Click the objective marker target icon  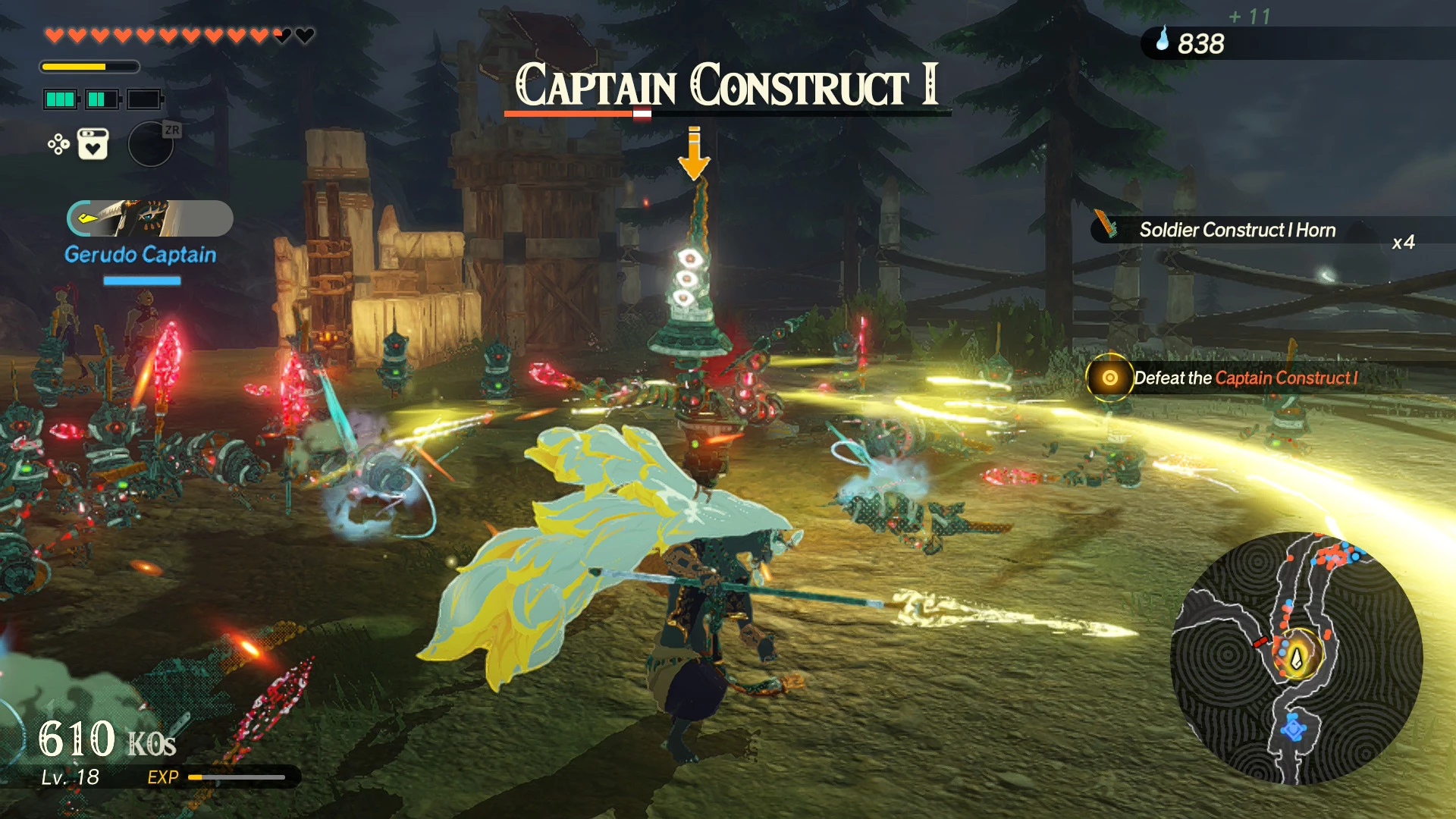(1111, 378)
